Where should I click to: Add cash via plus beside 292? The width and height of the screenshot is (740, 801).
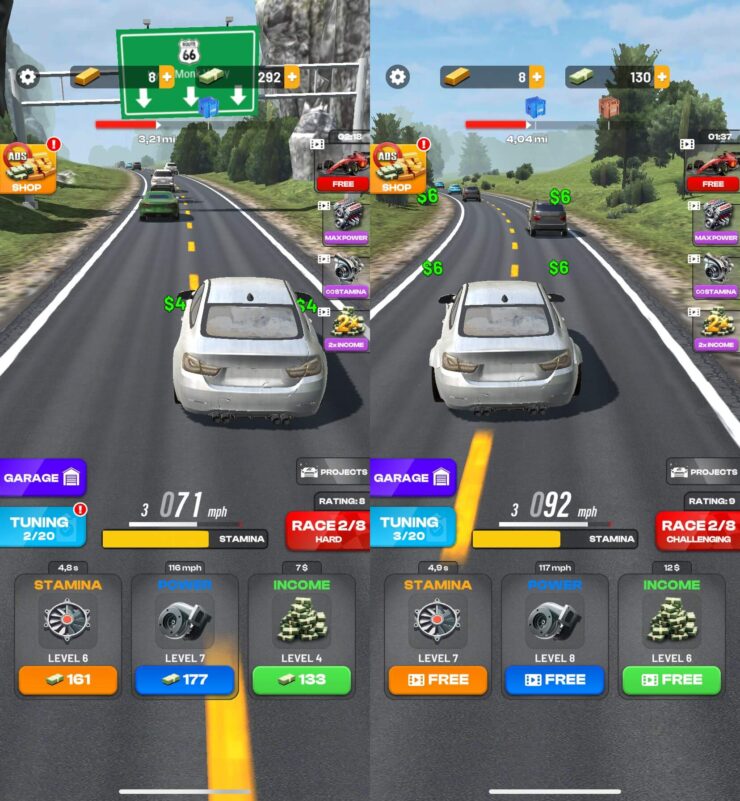pyautogui.click(x=292, y=77)
